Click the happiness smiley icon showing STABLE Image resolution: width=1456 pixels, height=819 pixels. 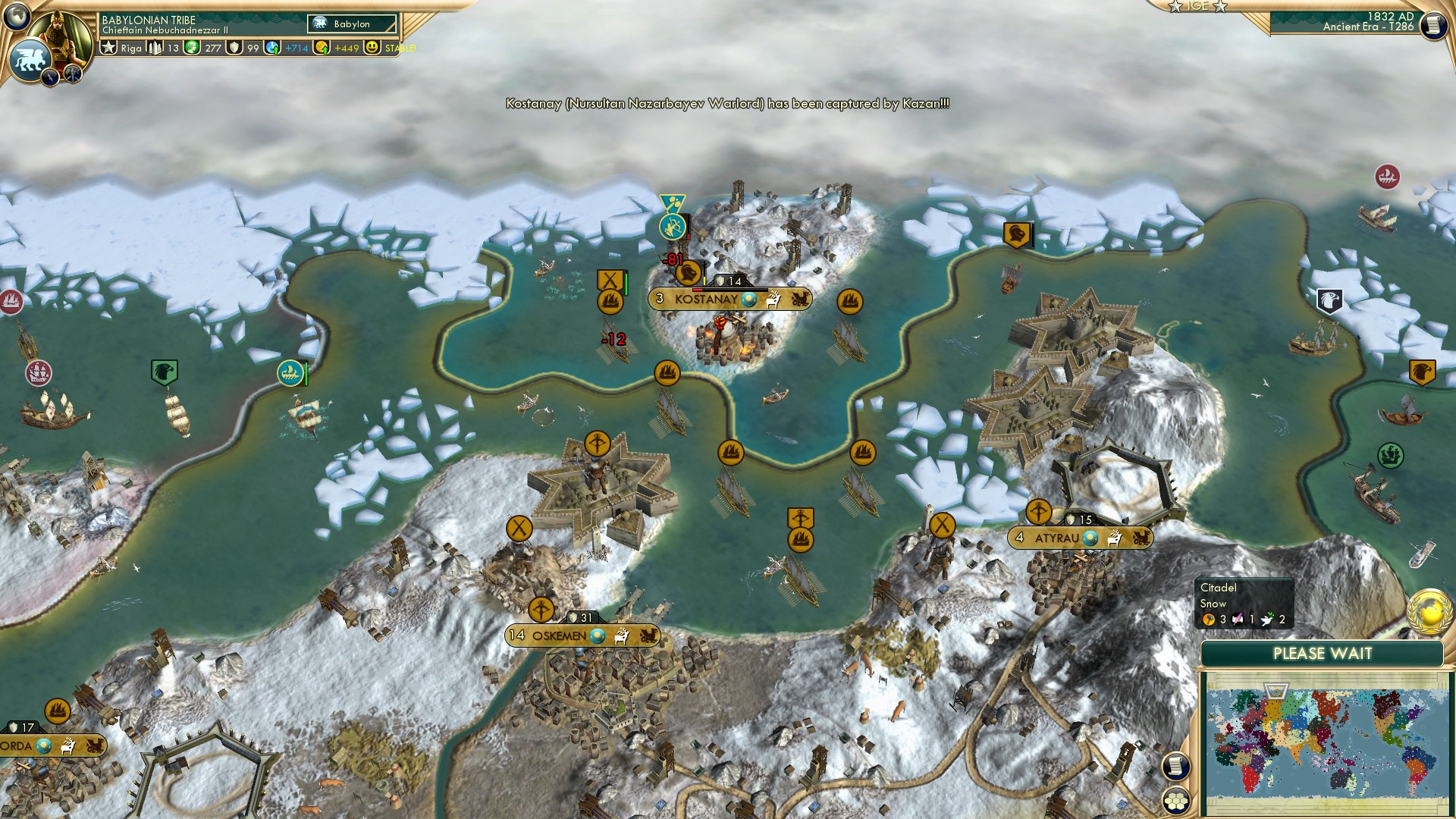click(372, 47)
